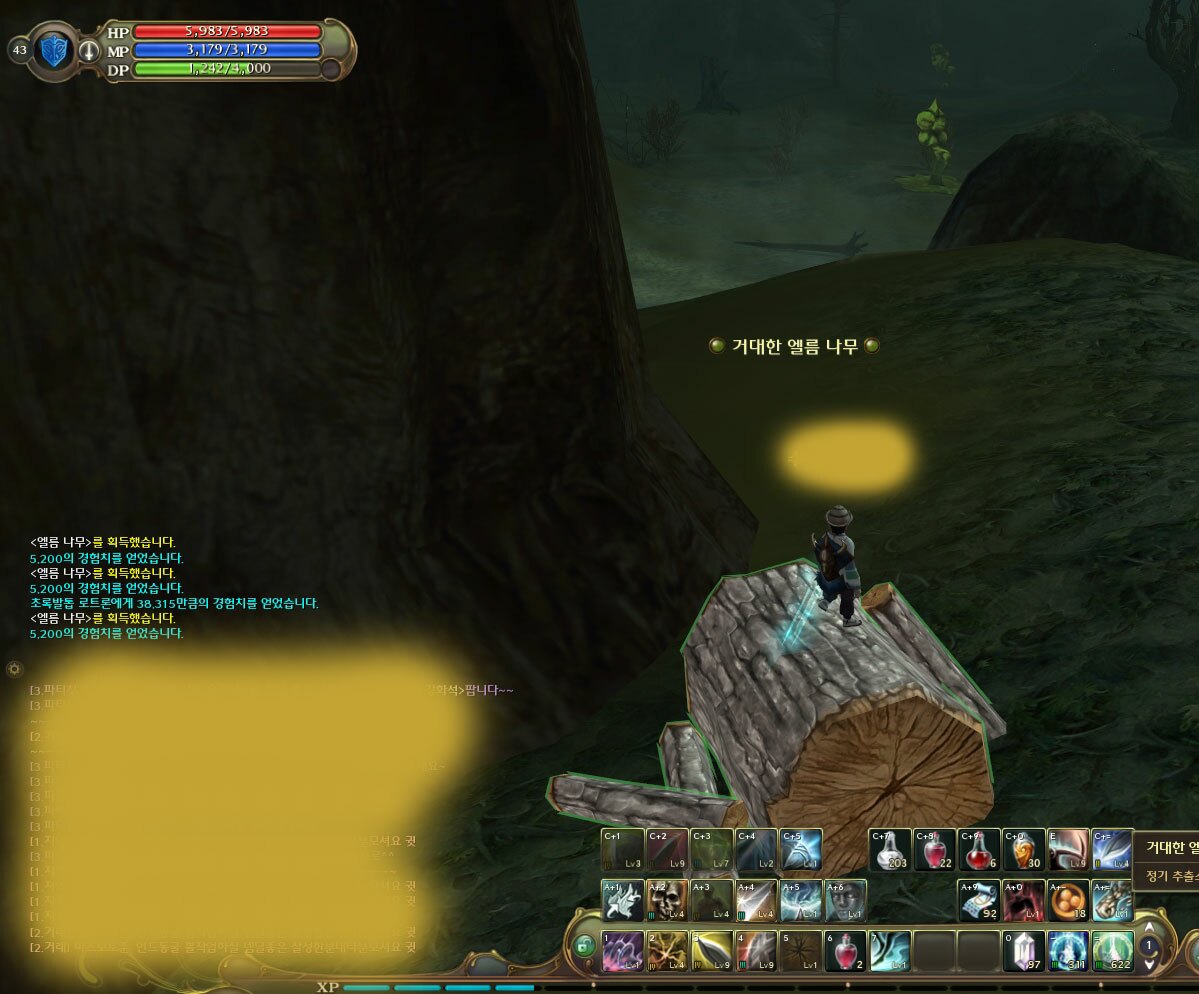Screen dimensions: 1199x994
Task: Activate the skull skill in slot A+2
Action: point(667,900)
